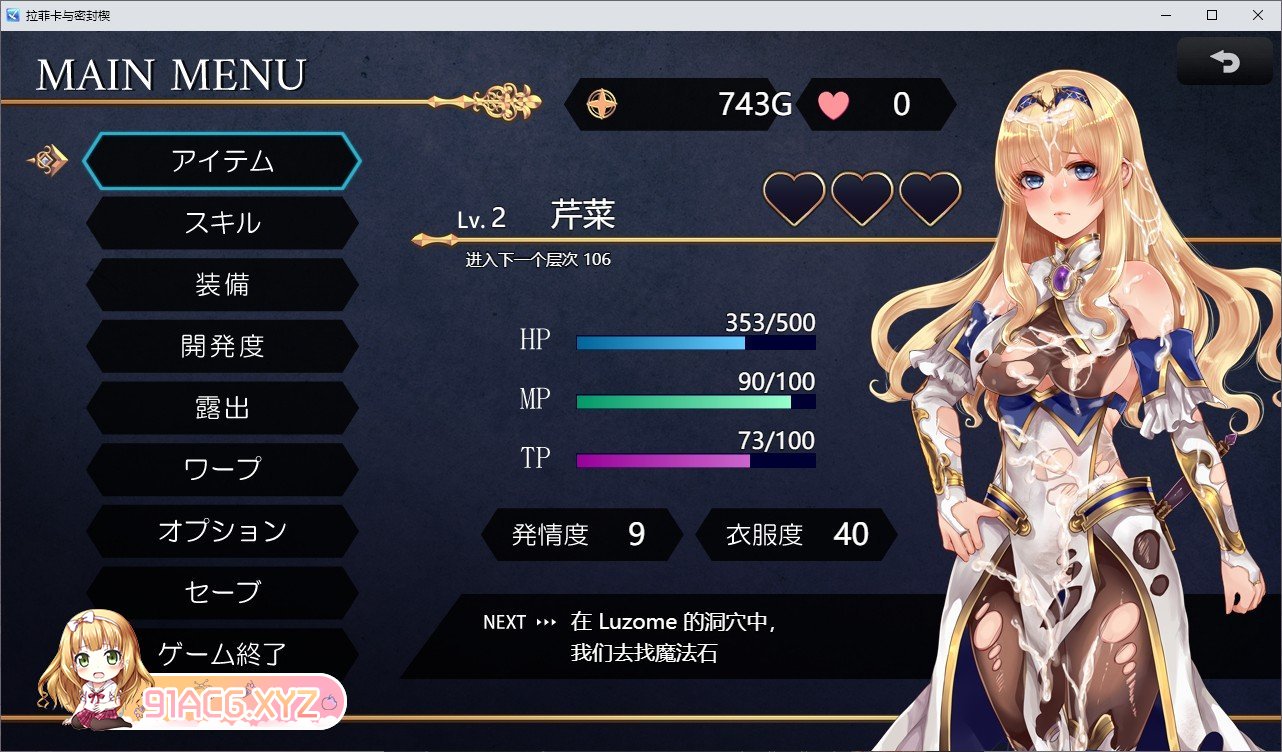Open the ワープ warp menu
This screenshot has height=752, width=1282.
[x=222, y=469]
